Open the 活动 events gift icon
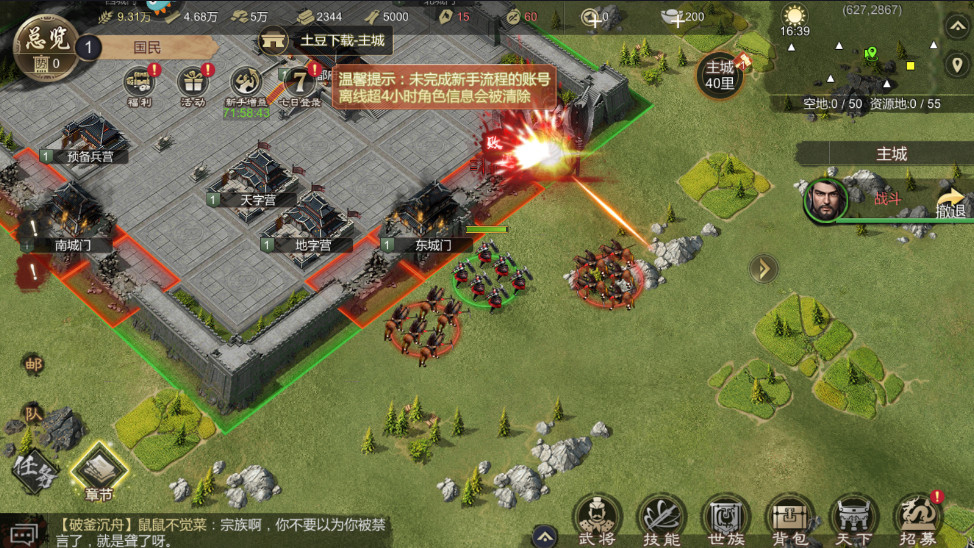Screen dimensions: 974x548 tap(193, 82)
